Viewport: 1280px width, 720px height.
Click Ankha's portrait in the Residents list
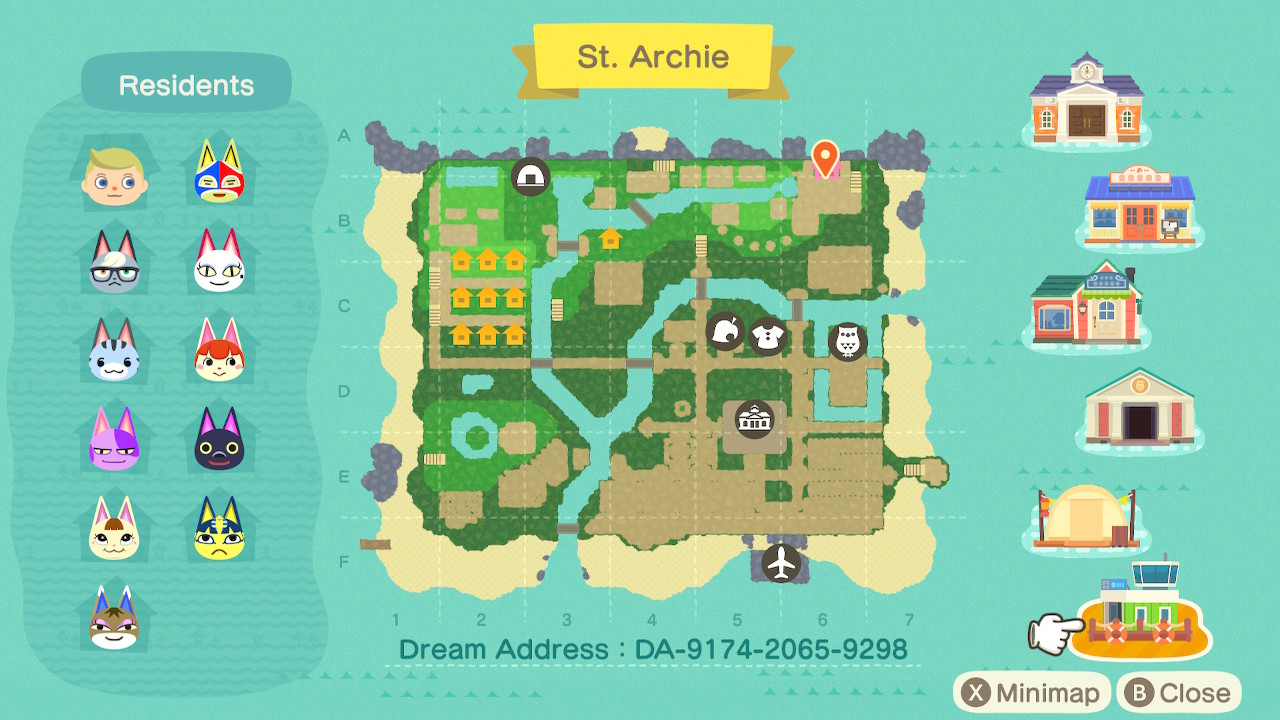click(x=219, y=532)
